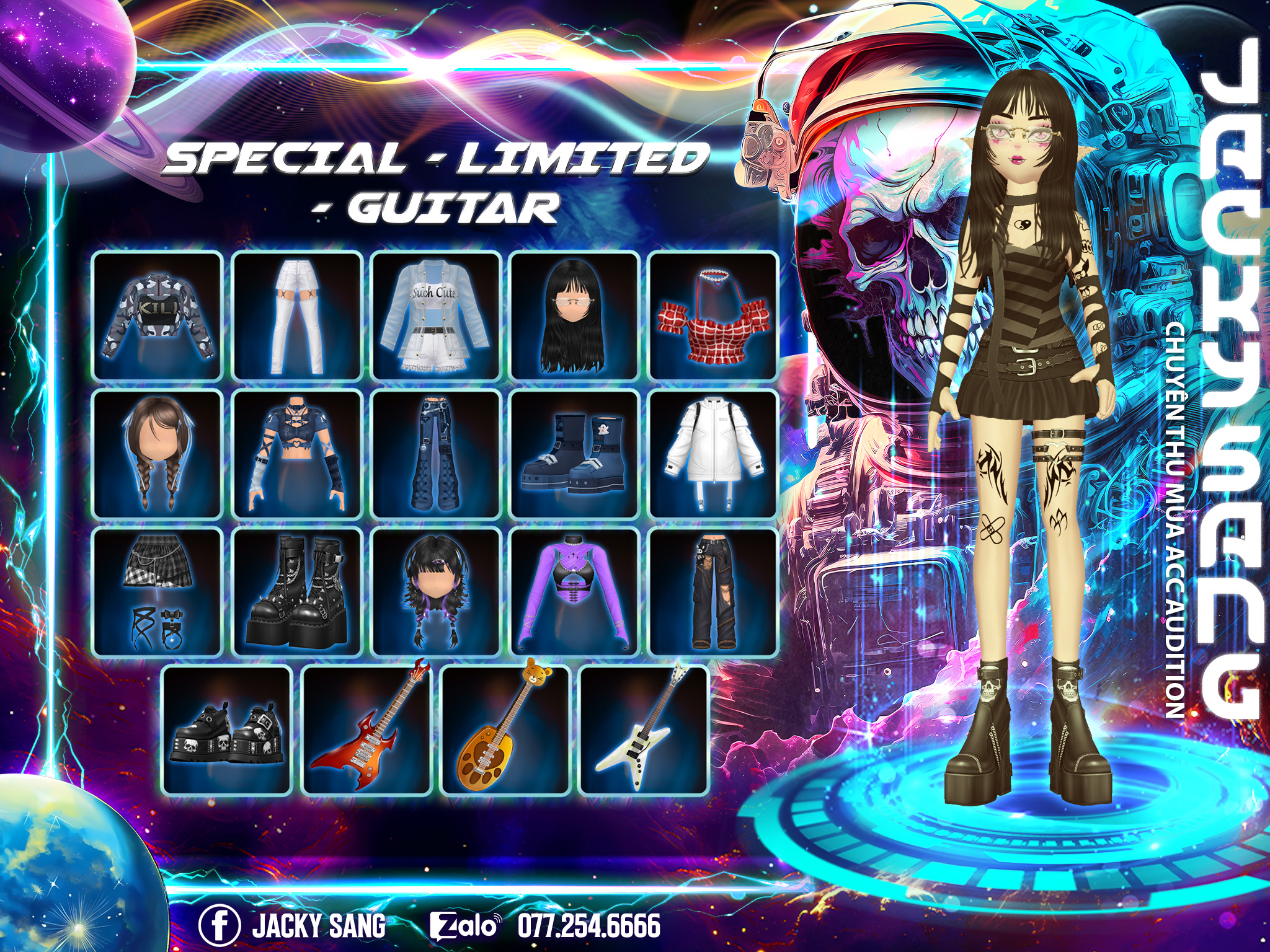Screen dimensions: 1270x952
Task: Select the black skull platform shoes
Action: 227,730
